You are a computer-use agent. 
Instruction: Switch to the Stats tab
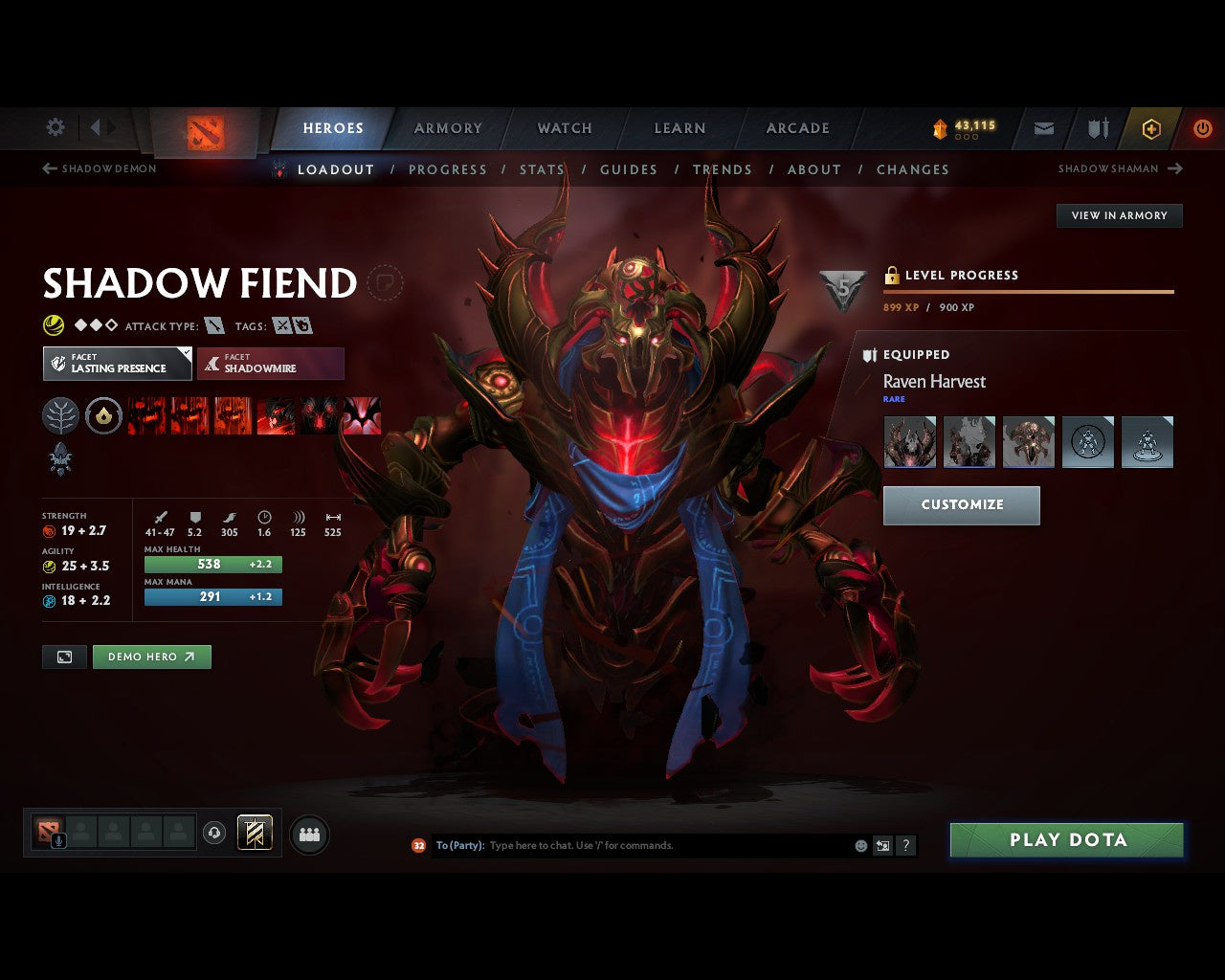pos(542,169)
